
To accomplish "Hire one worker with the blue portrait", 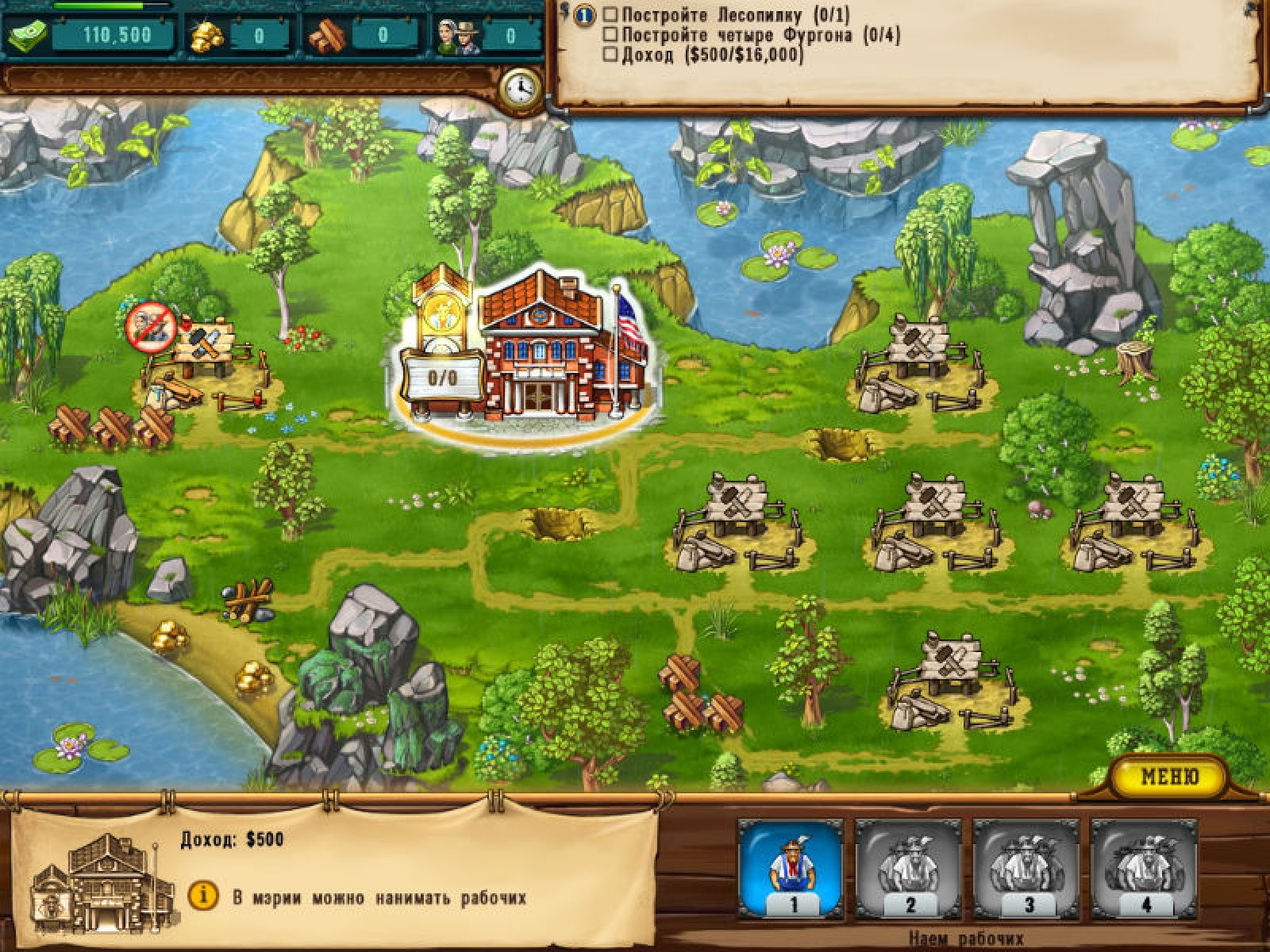I will 791,866.
